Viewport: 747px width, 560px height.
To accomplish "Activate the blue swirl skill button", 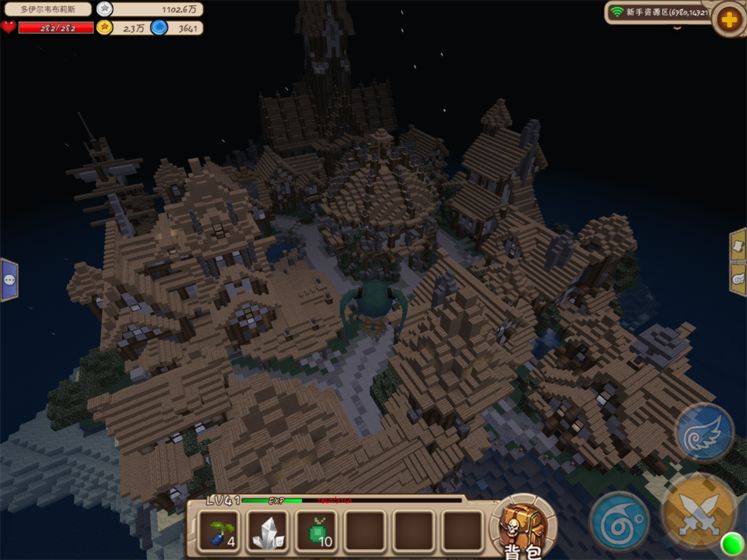I will coord(619,520).
